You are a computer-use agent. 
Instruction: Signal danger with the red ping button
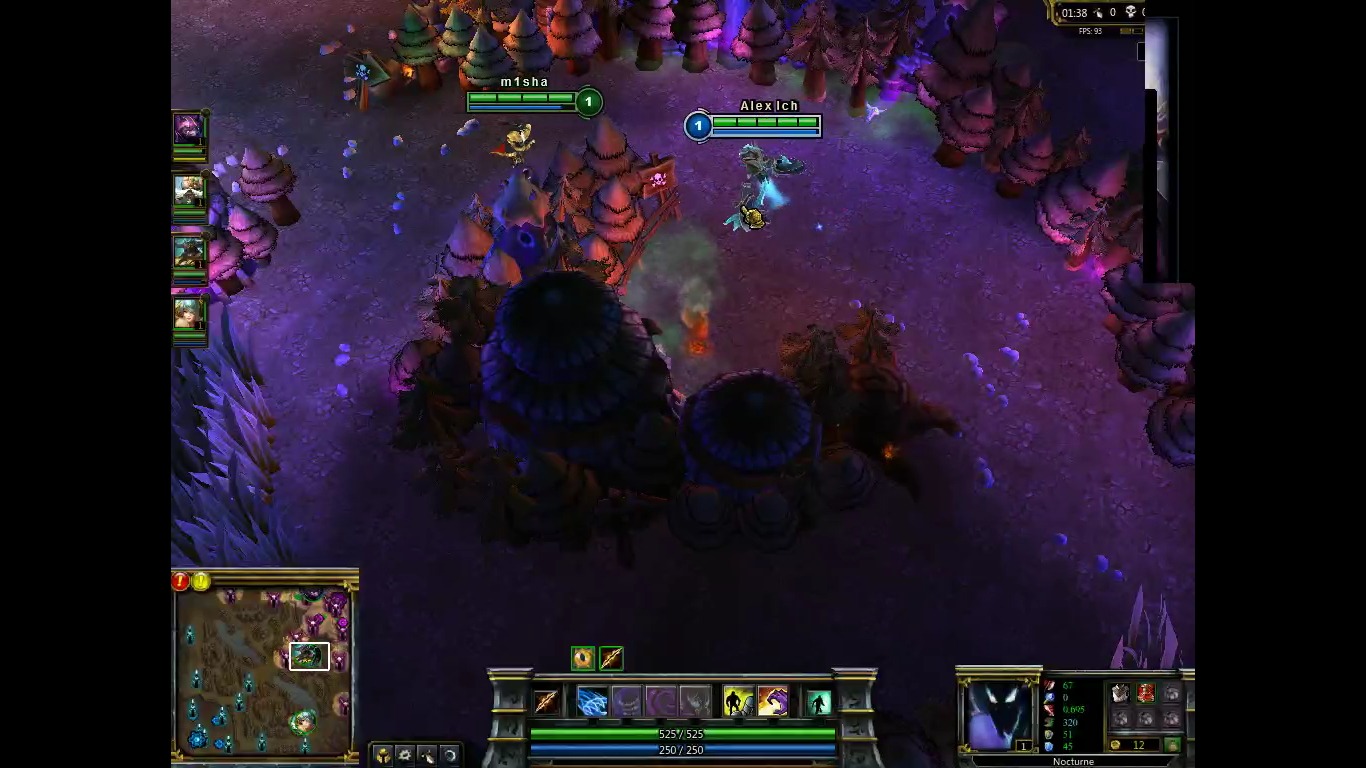pos(179,582)
